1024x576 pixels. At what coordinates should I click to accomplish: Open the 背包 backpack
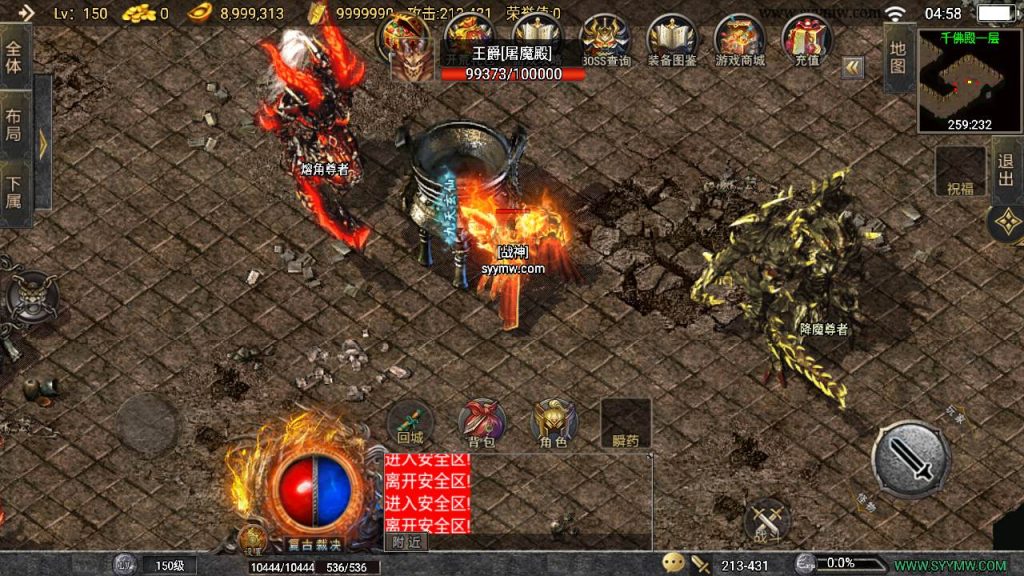[481, 423]
